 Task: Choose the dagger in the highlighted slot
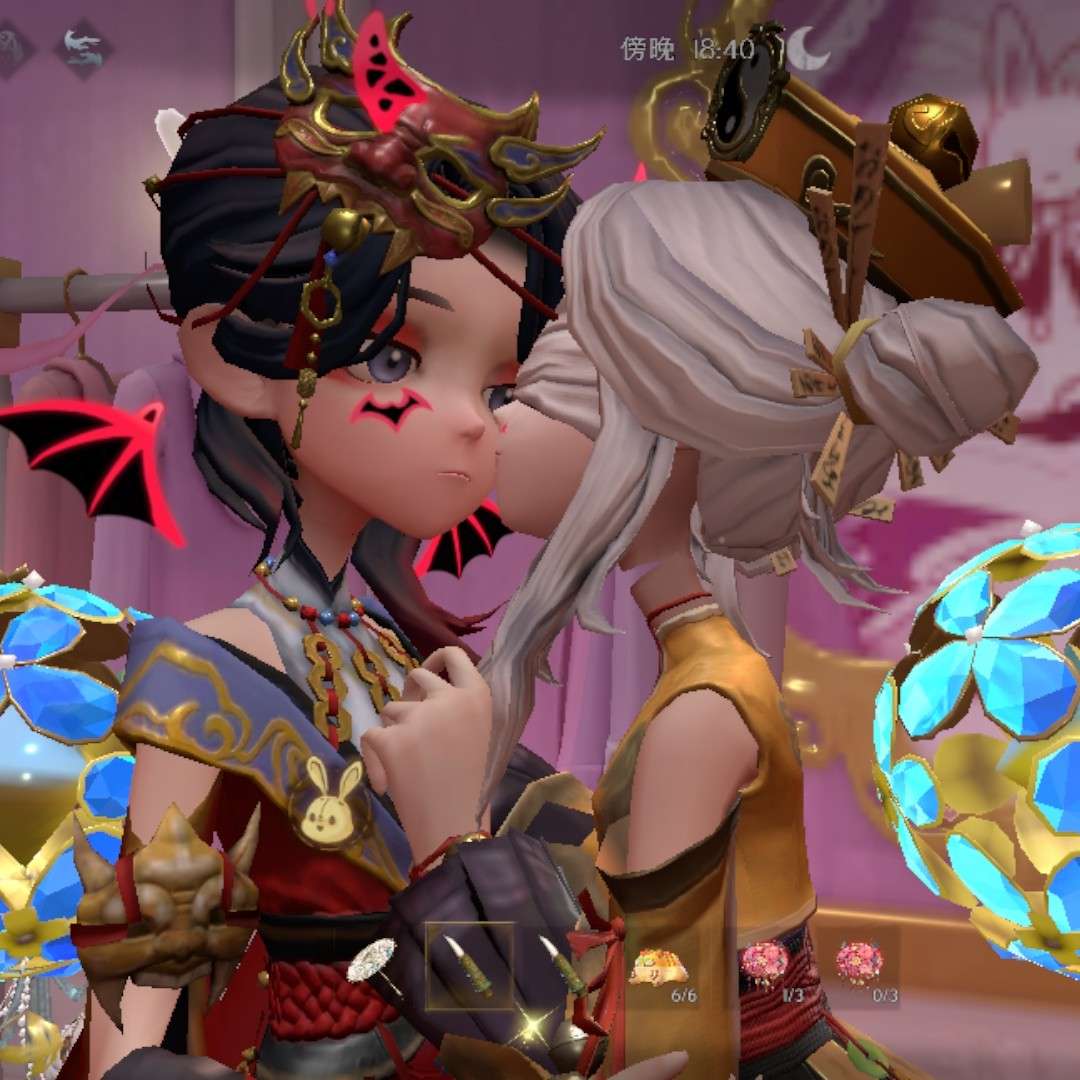(x=469, y=965)
